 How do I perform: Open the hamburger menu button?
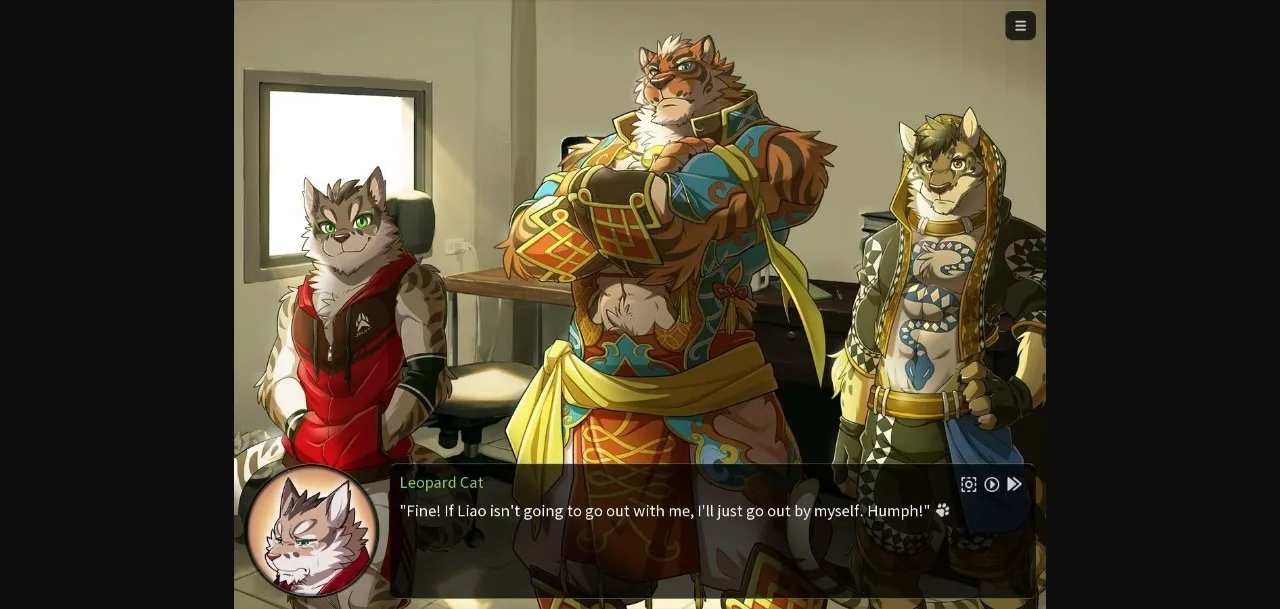tap(1020, 26)
